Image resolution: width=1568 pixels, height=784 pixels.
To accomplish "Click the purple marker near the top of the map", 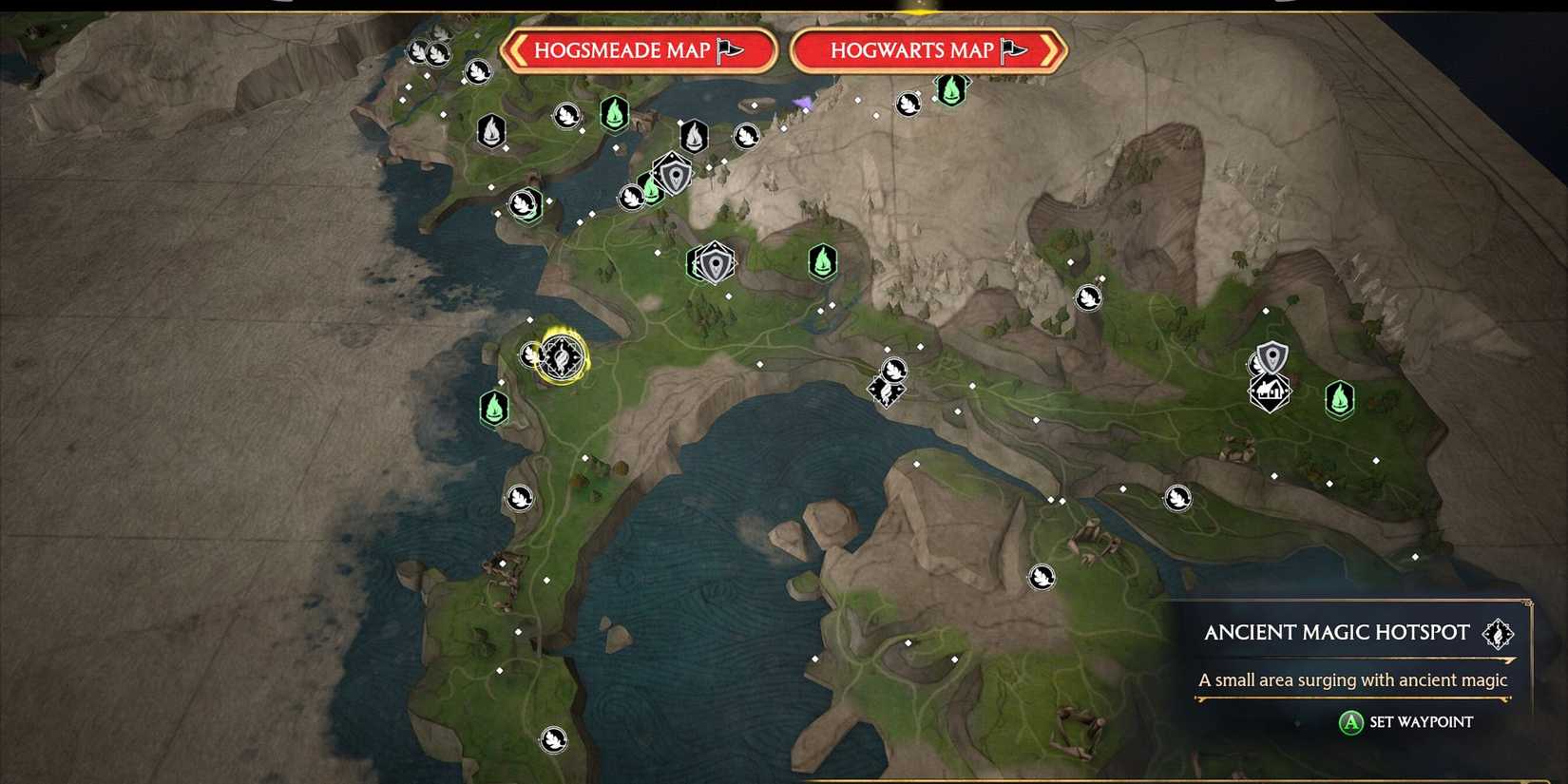I will click(x=801, y=100).
